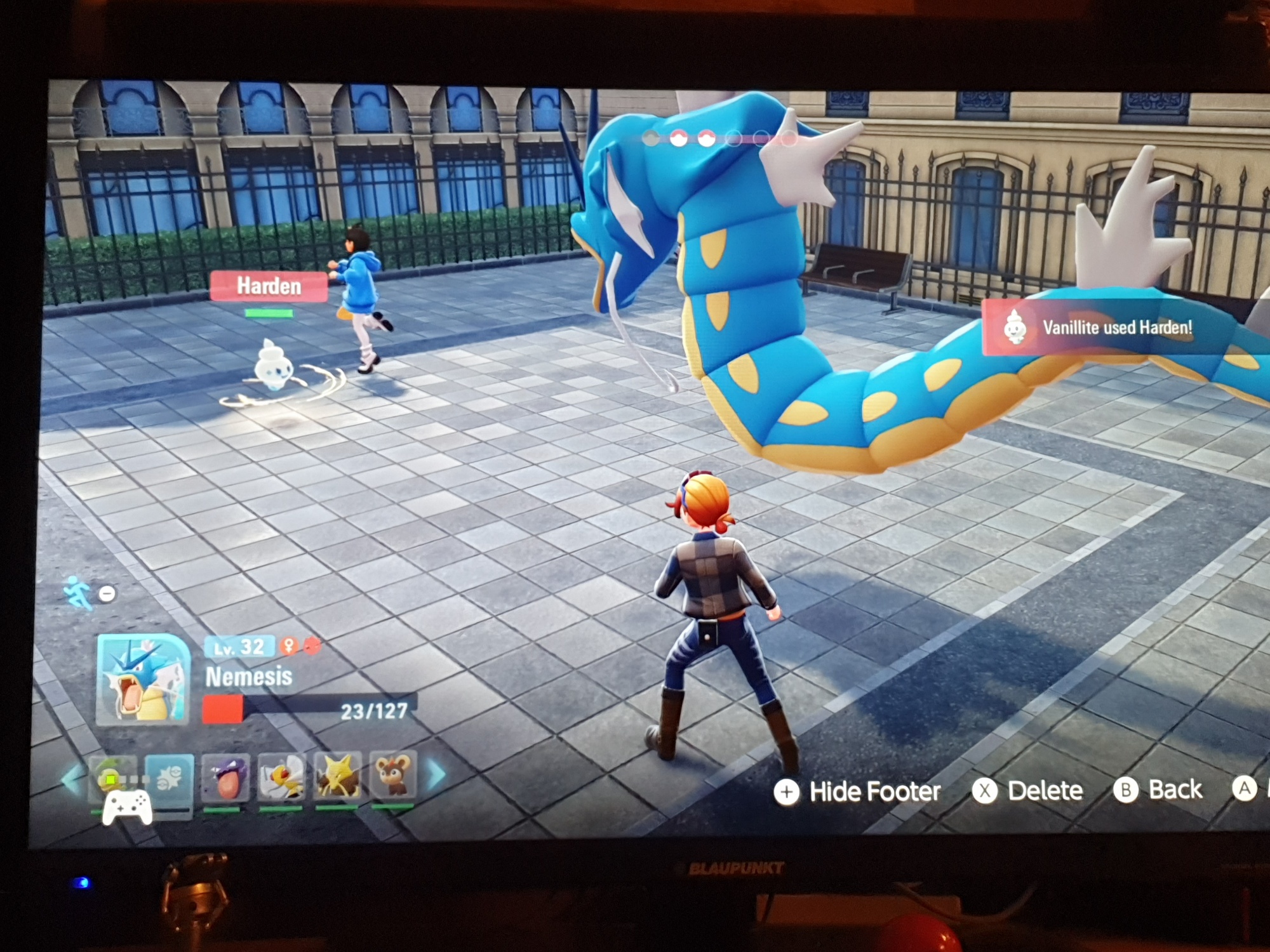Hide the footer of the screenshot viewer
Image resolution: width=1270 pixels, height=952 pixels.
click(857, 791)
